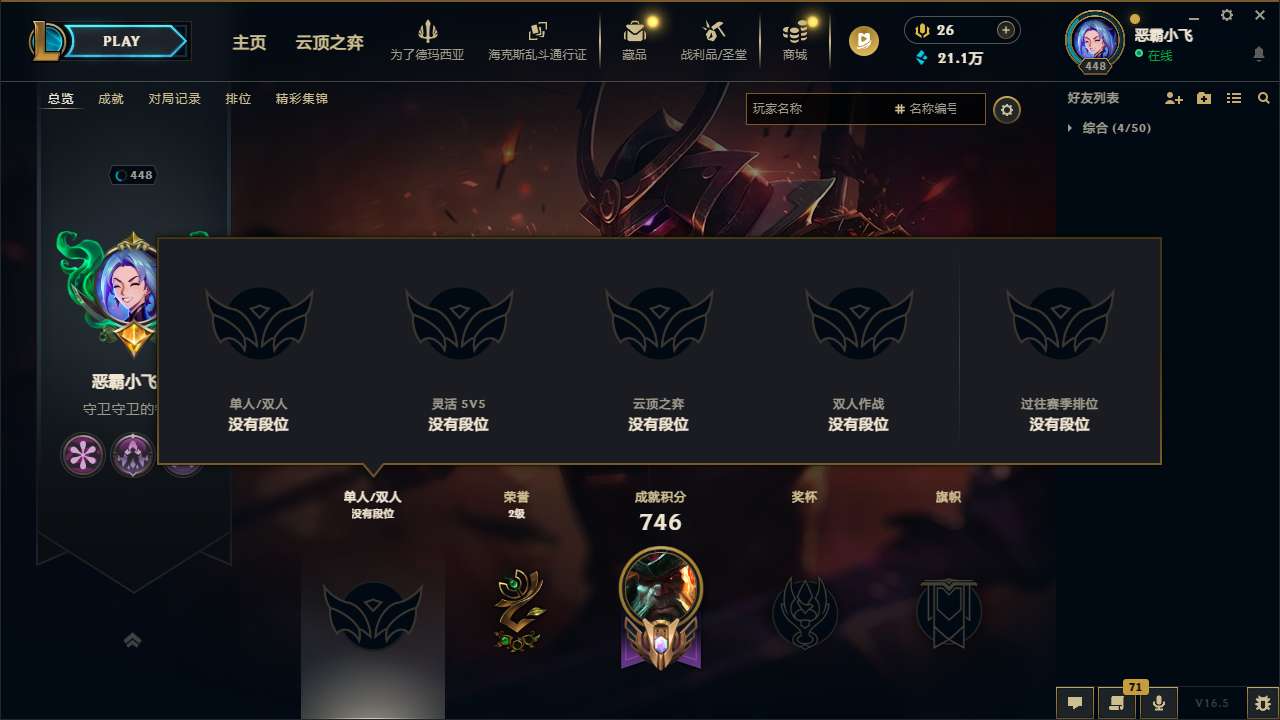Image resolution: width=1280 pixels, height=720 pixels.
Task: Open the player search filter gear
Action: pyautogui.click(x=1007, y=110)
